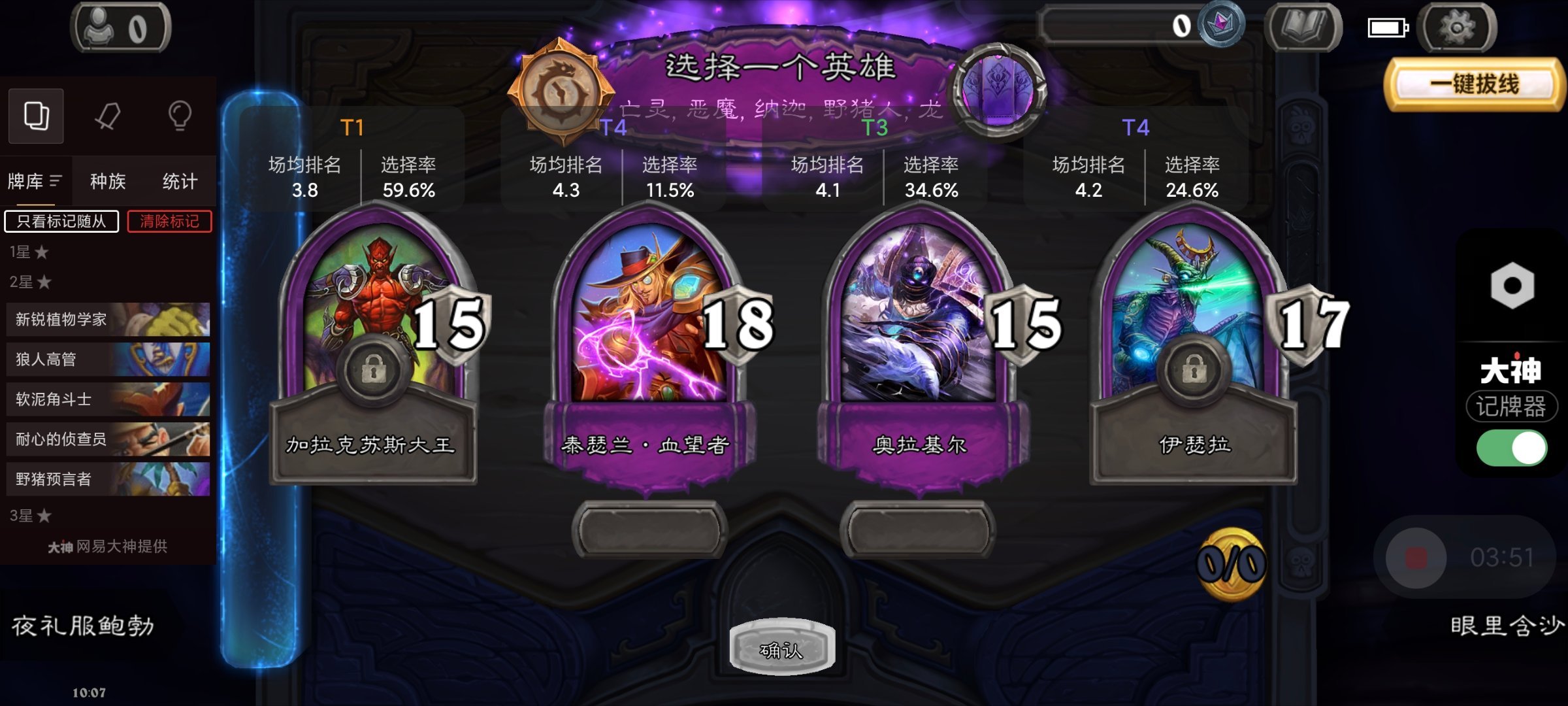The image size is (1568, 706).
Task: Enable the 只看标记随从 filter
Action: [61, 222]
